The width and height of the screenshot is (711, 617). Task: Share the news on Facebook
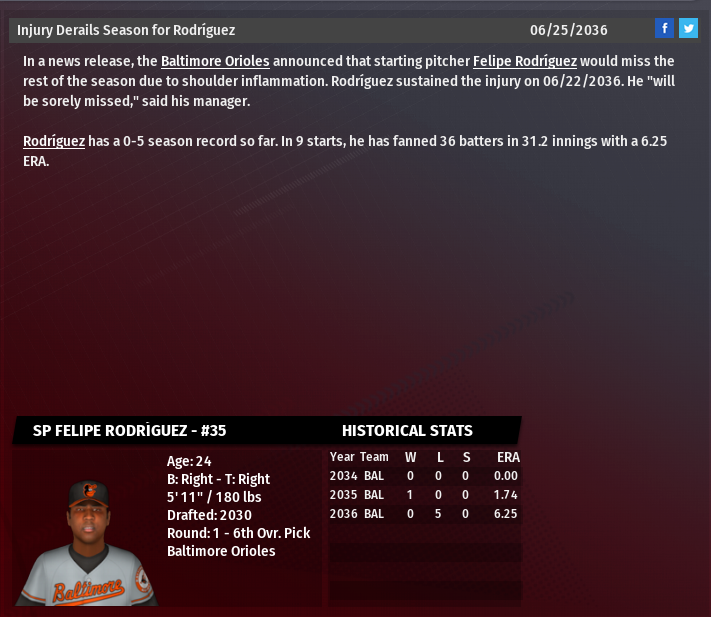pos(664,28)
